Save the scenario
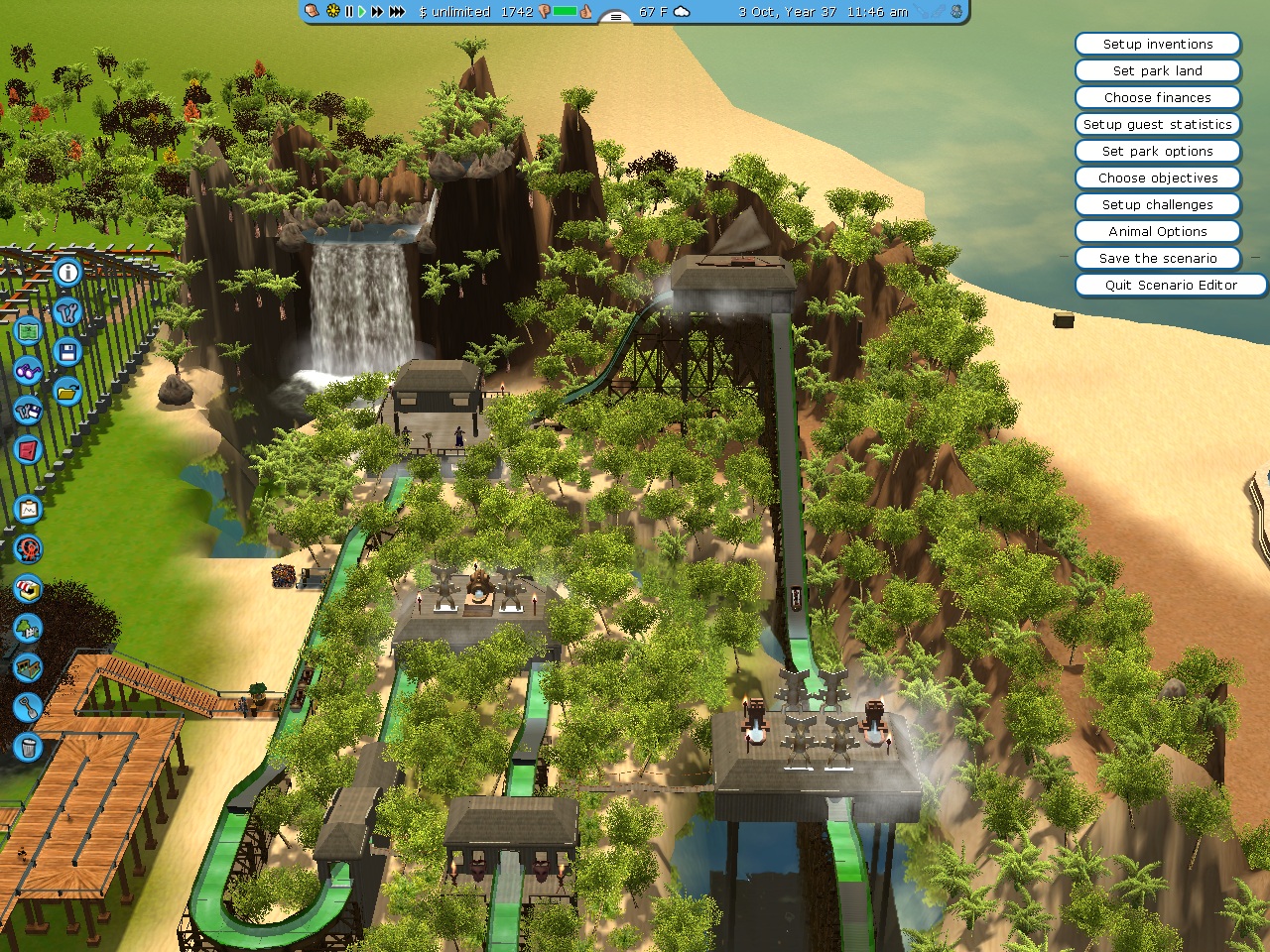 pos(1157,259)
